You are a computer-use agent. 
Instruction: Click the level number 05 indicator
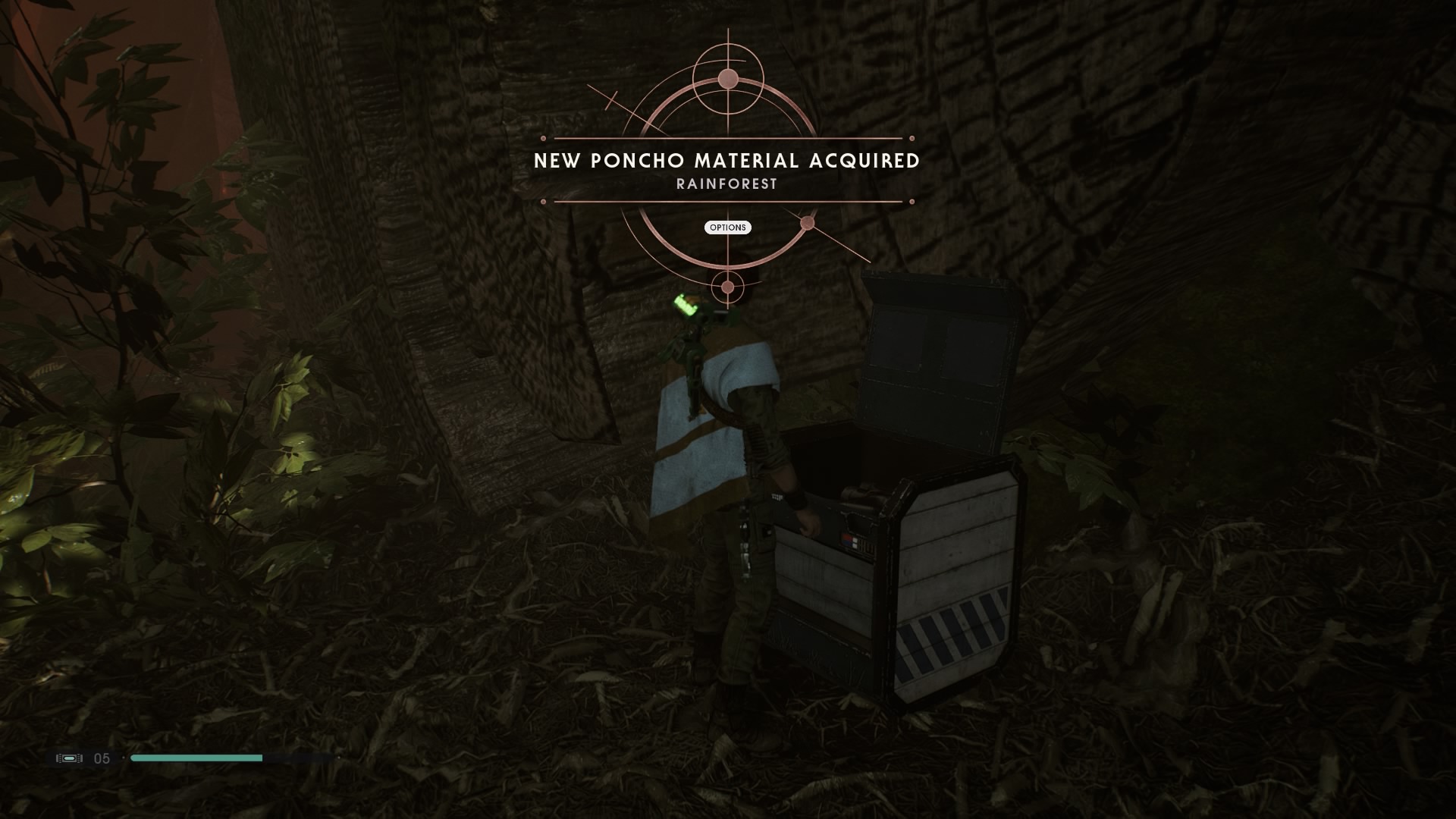coord(103,758)
